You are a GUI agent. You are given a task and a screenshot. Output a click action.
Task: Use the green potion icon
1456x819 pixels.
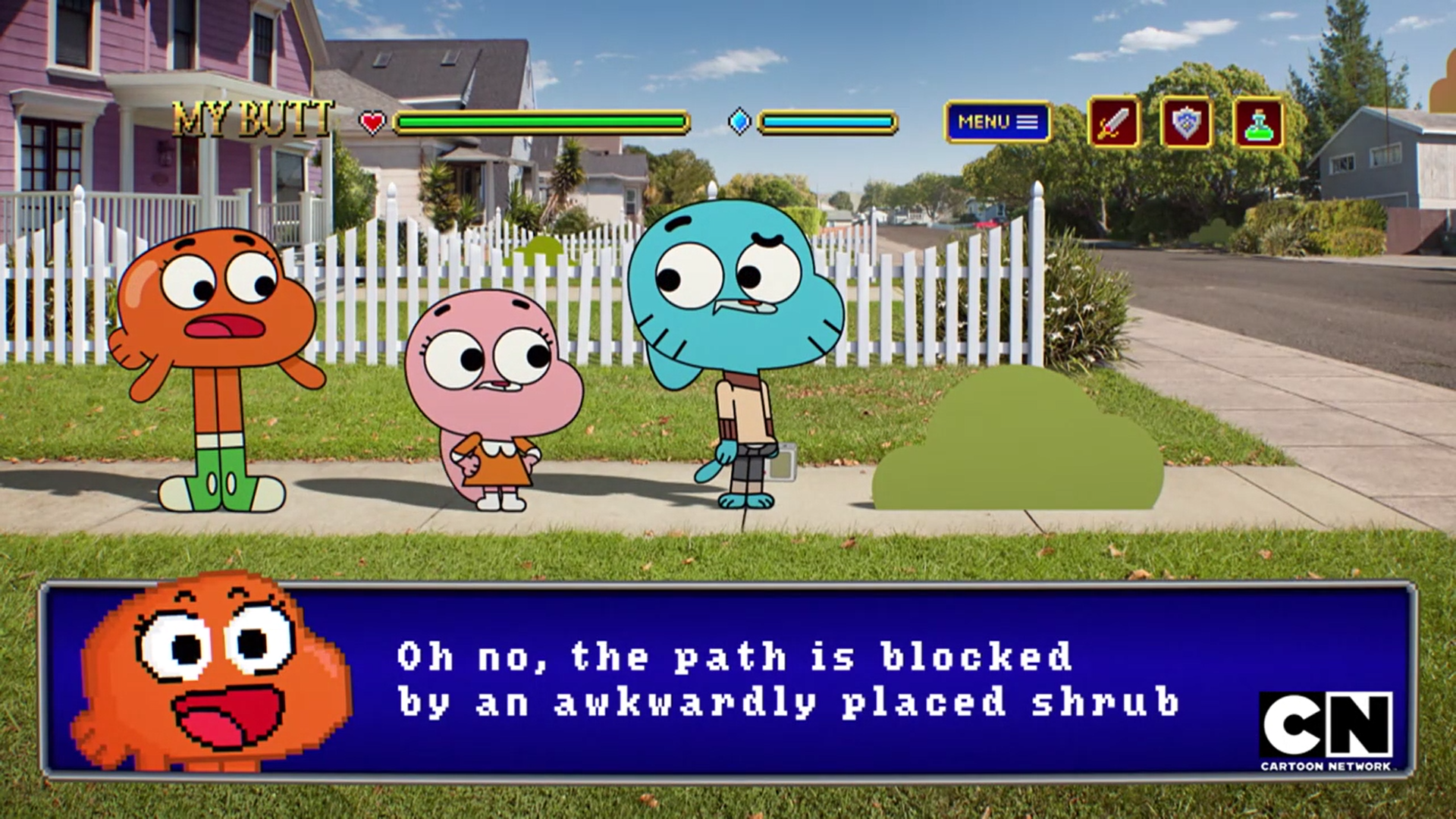(1258, 122)
